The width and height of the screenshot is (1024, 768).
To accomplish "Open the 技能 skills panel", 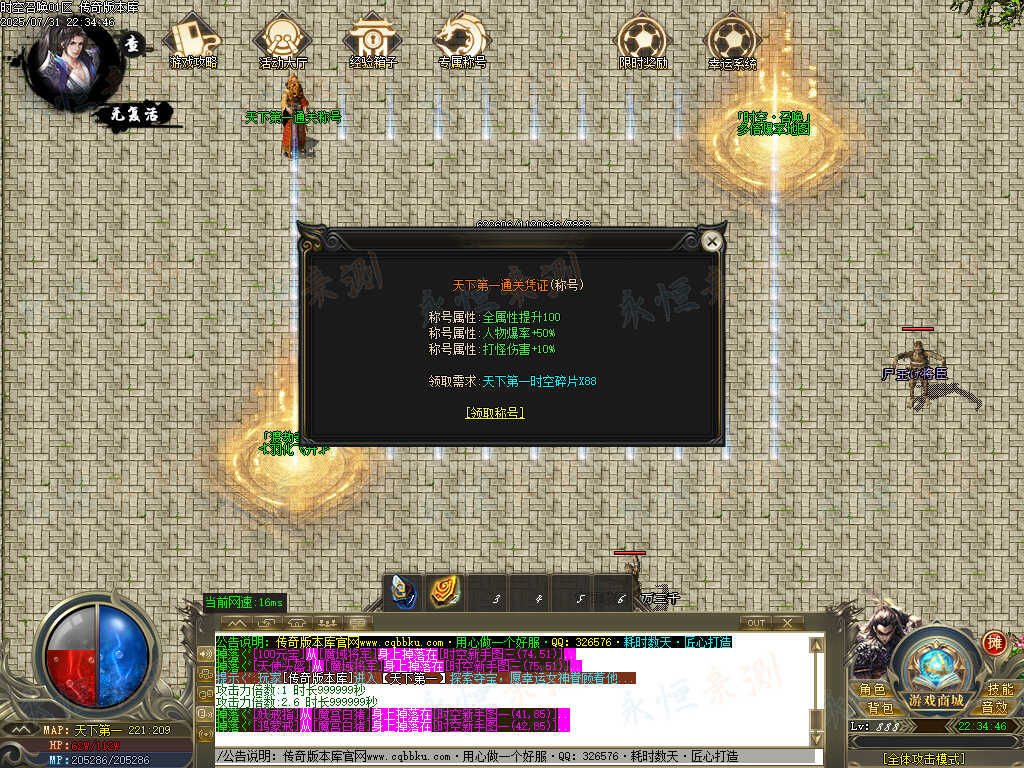I will tap(1000, 690).
